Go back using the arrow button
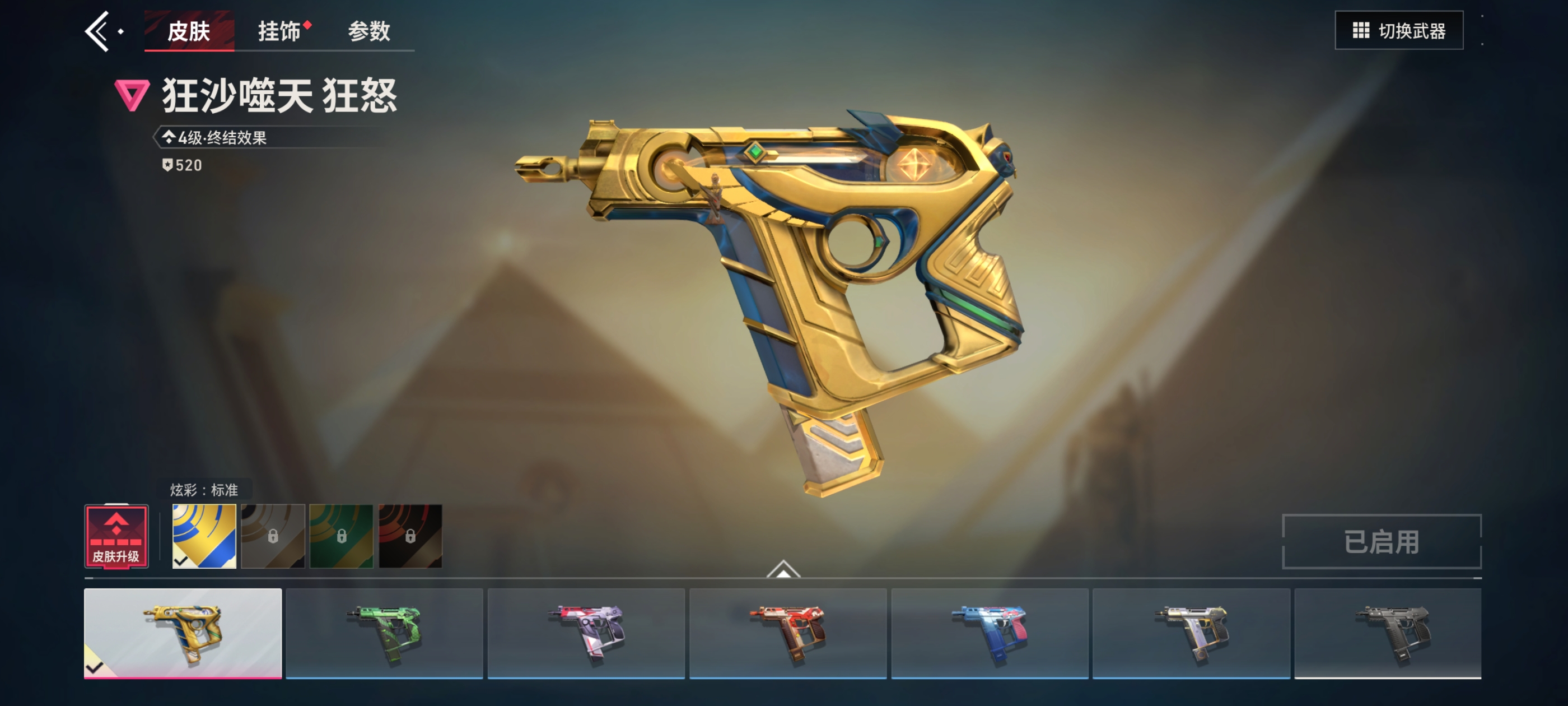 pyautogui.click(x=97, y=31)
